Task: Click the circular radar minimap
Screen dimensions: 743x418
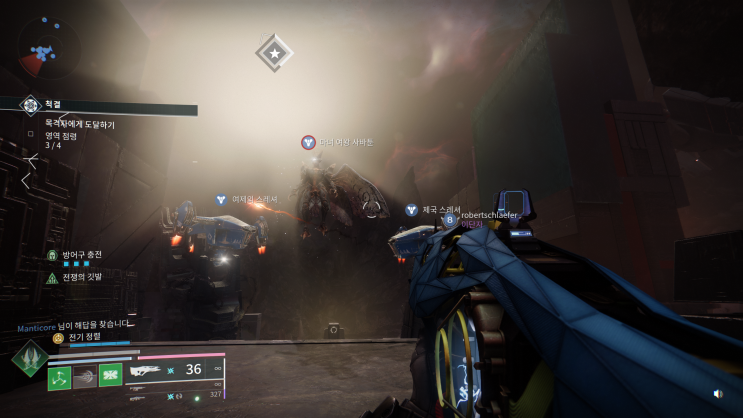Action: pos(48,49)
